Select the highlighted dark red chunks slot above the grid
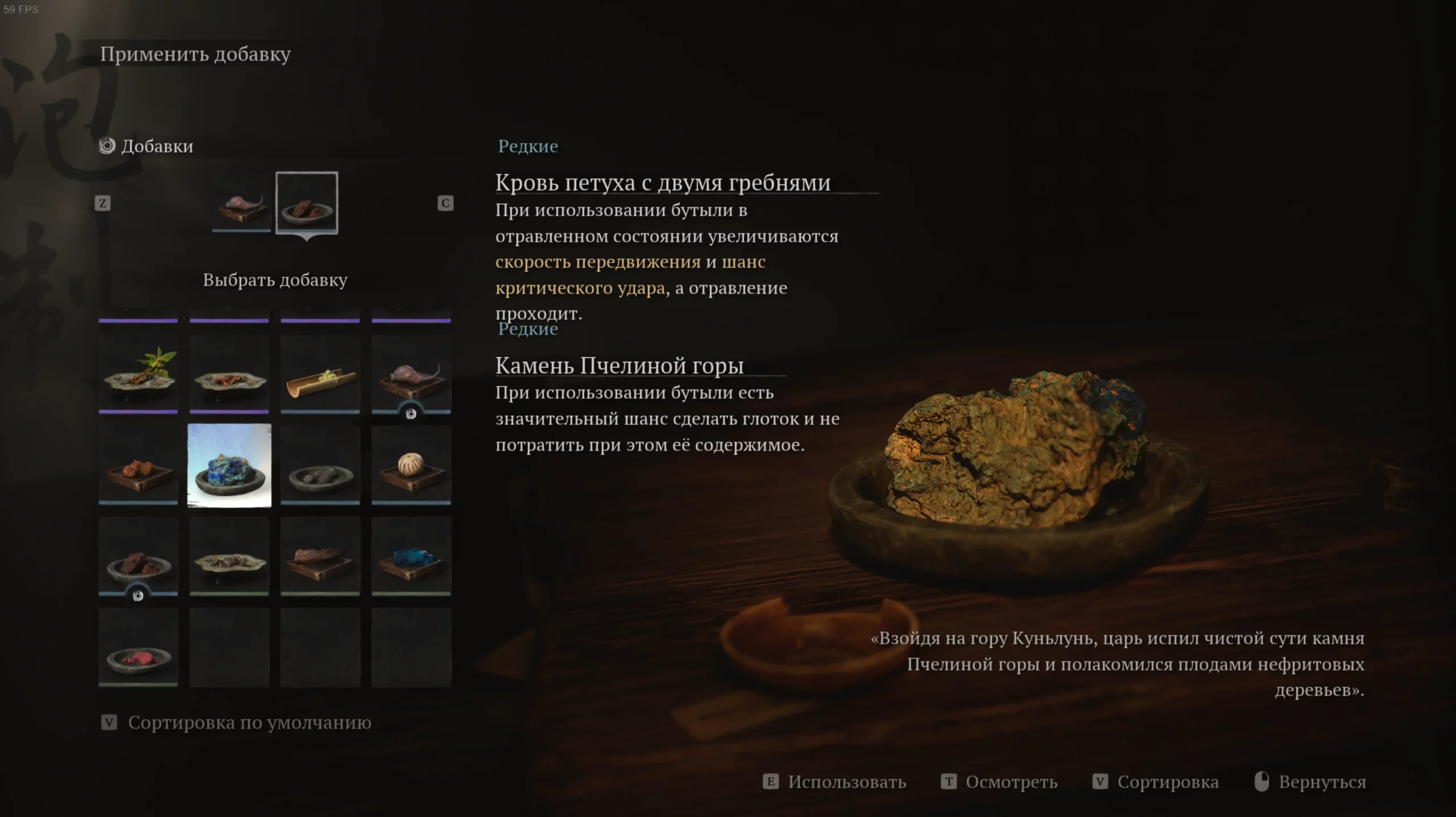The height and width of the screenshot is (817, 1456). pyautogui.click(x=307, y=203)
